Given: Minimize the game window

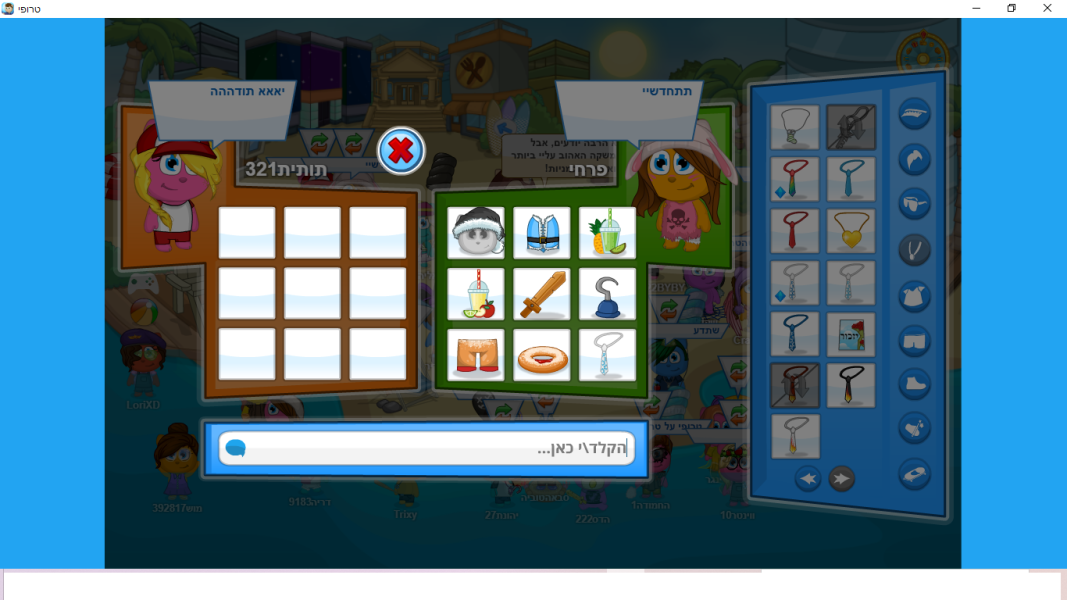Looking at the screenshot, I should (976, 8).
